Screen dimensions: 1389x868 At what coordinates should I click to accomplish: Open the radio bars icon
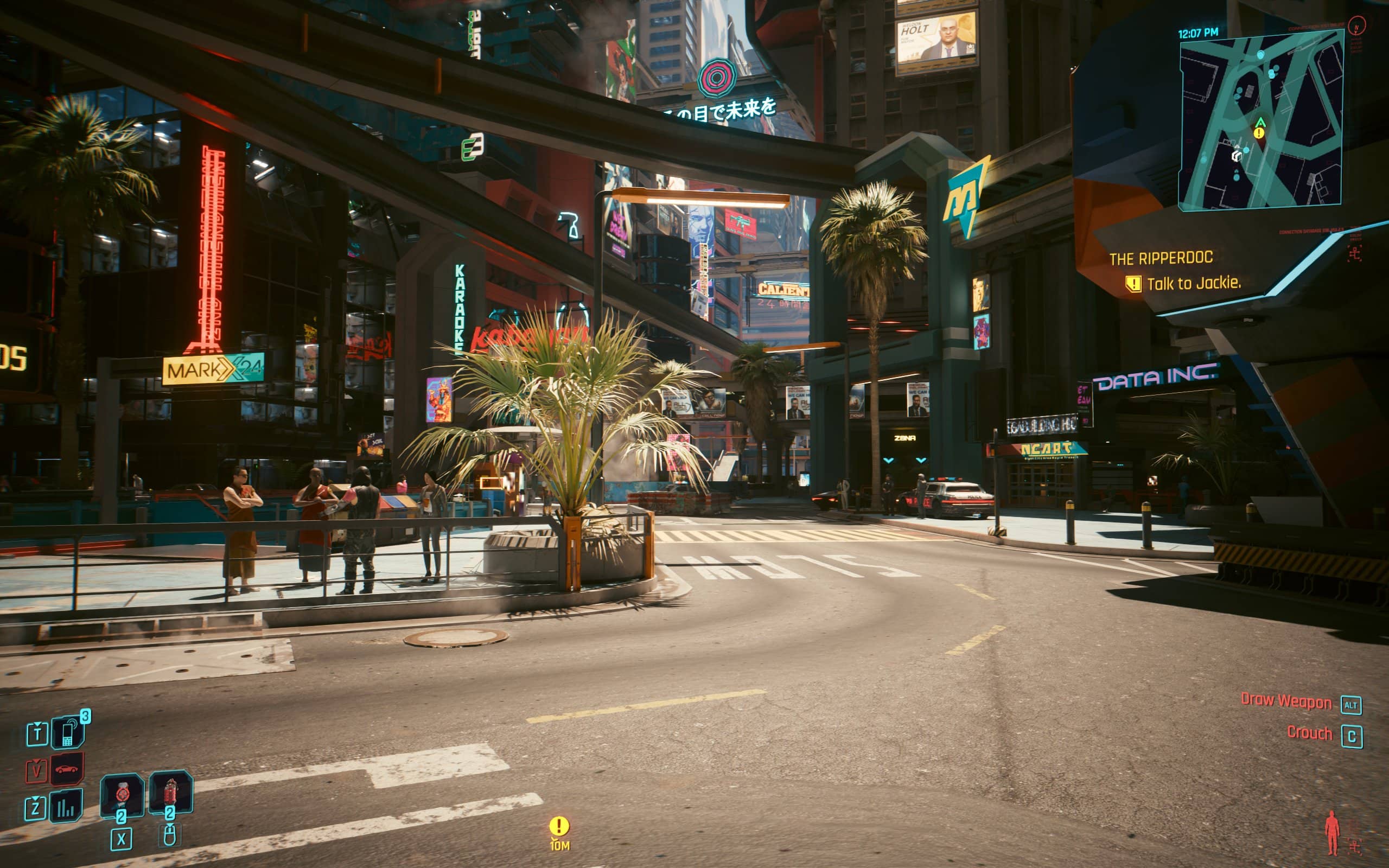tap(66, 806)
